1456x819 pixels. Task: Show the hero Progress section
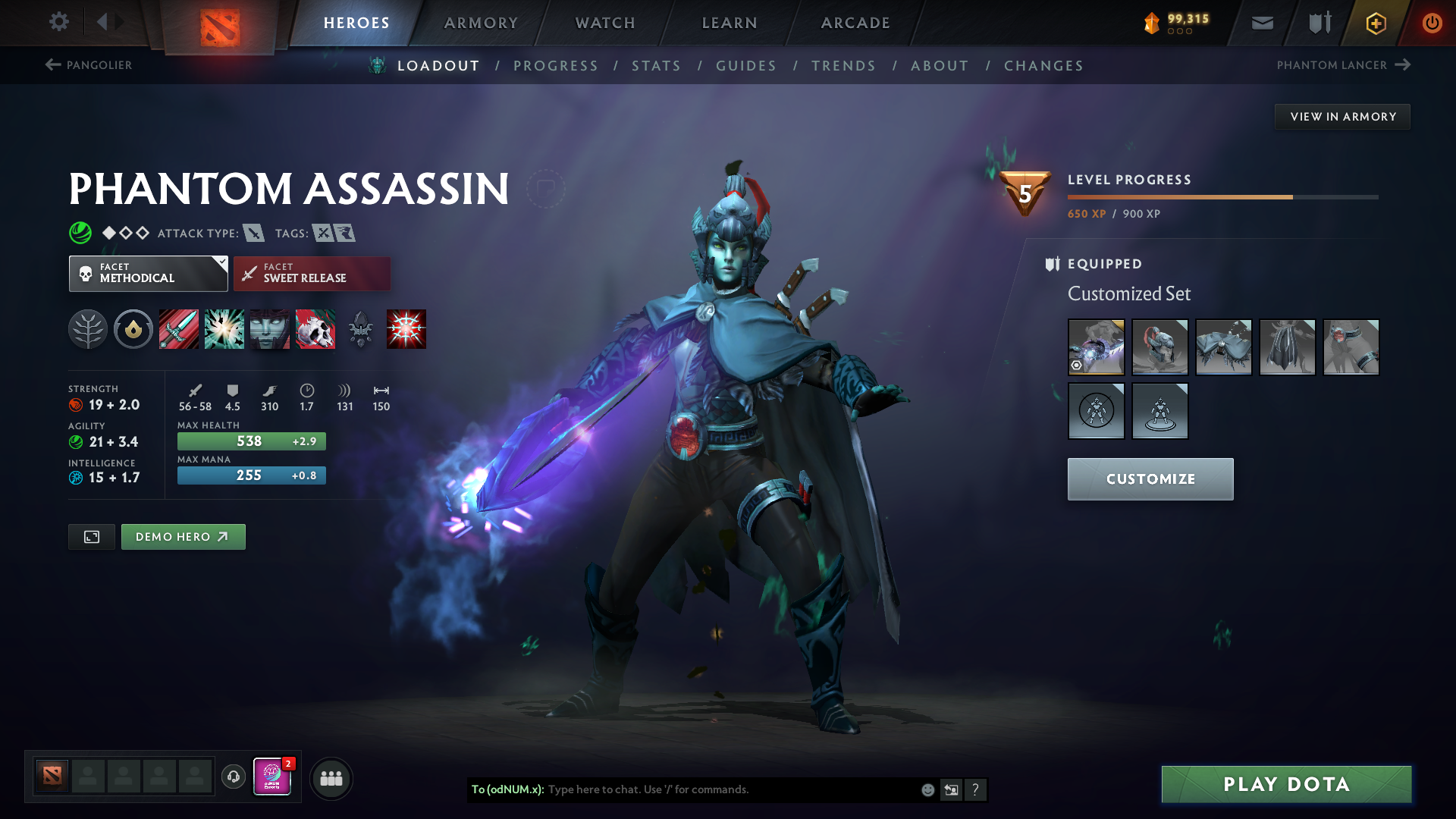tap(555, 66)
